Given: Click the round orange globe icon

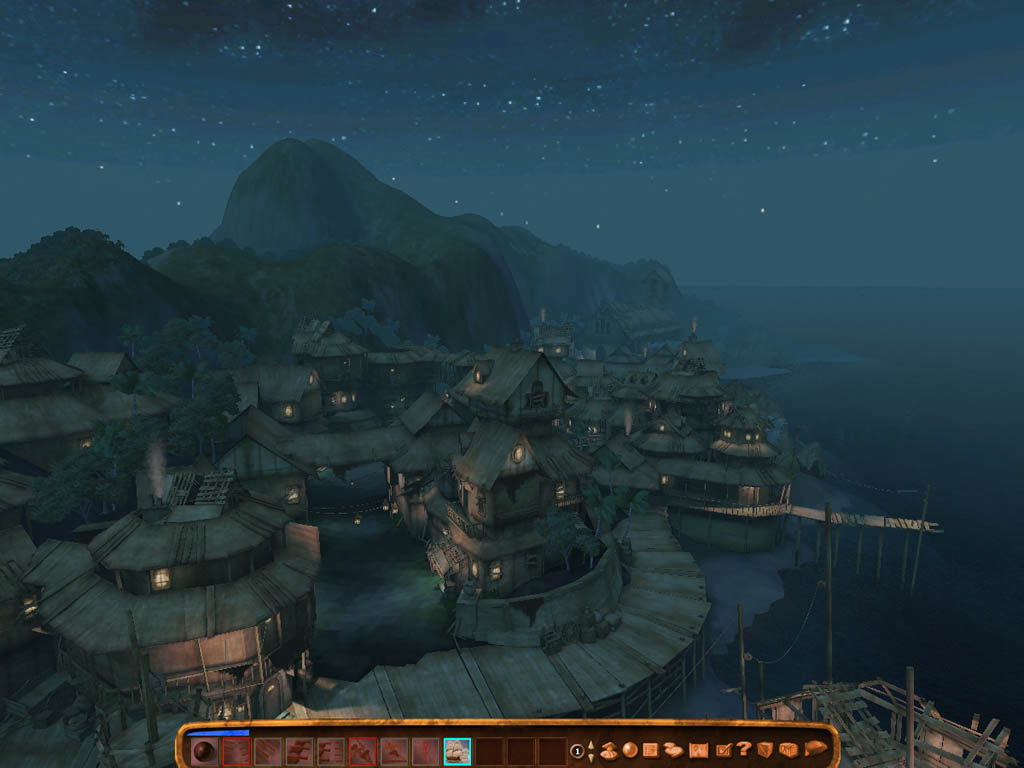Looking at the screenshot, I should 629,749.
